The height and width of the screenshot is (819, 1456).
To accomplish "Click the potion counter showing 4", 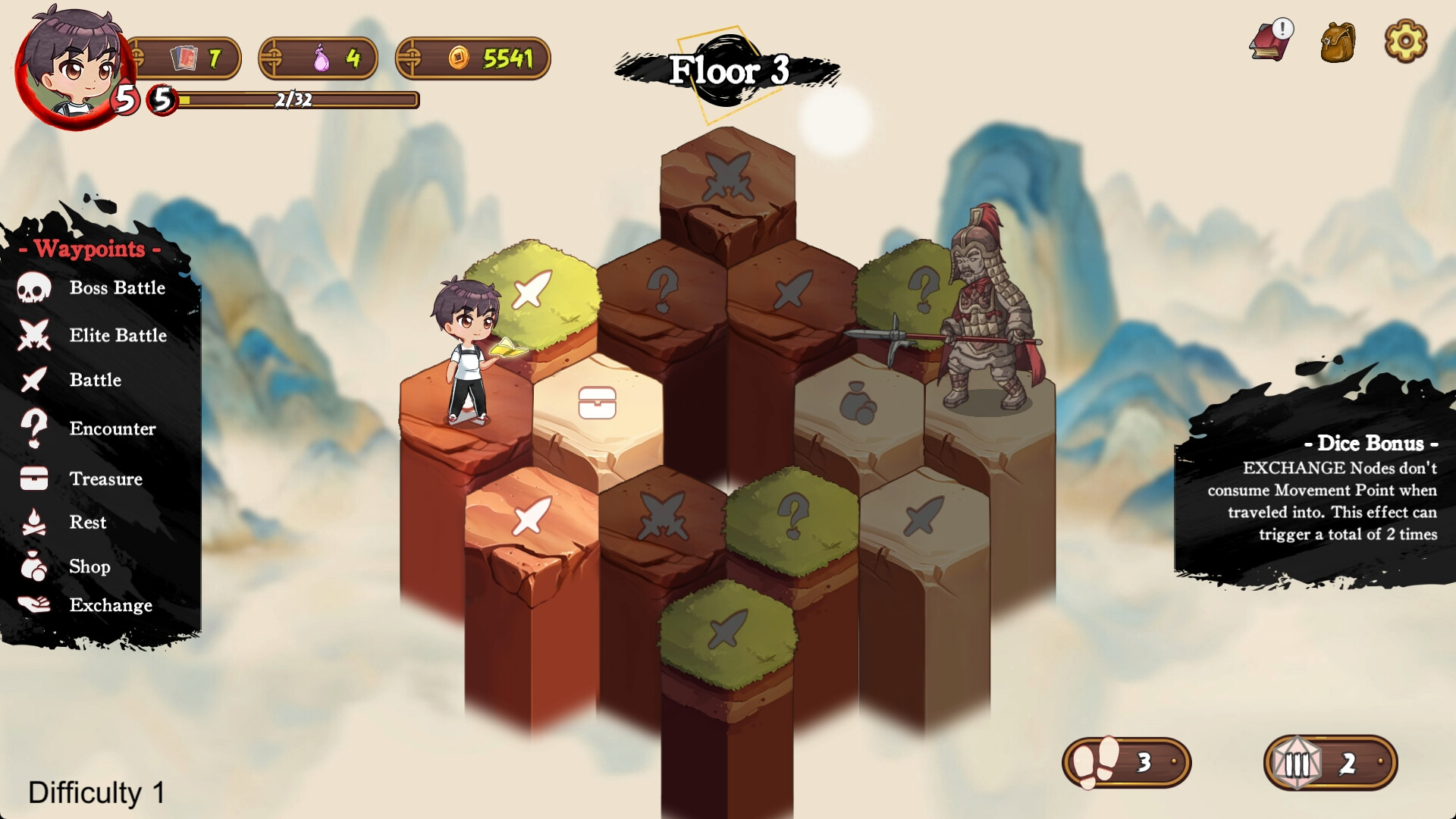I will [x=320, y=59].
